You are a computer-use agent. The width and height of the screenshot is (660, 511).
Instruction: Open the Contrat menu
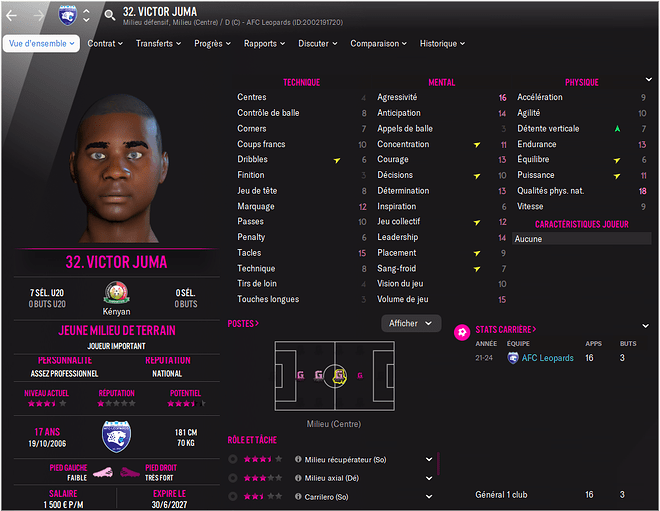coord(105,44)
